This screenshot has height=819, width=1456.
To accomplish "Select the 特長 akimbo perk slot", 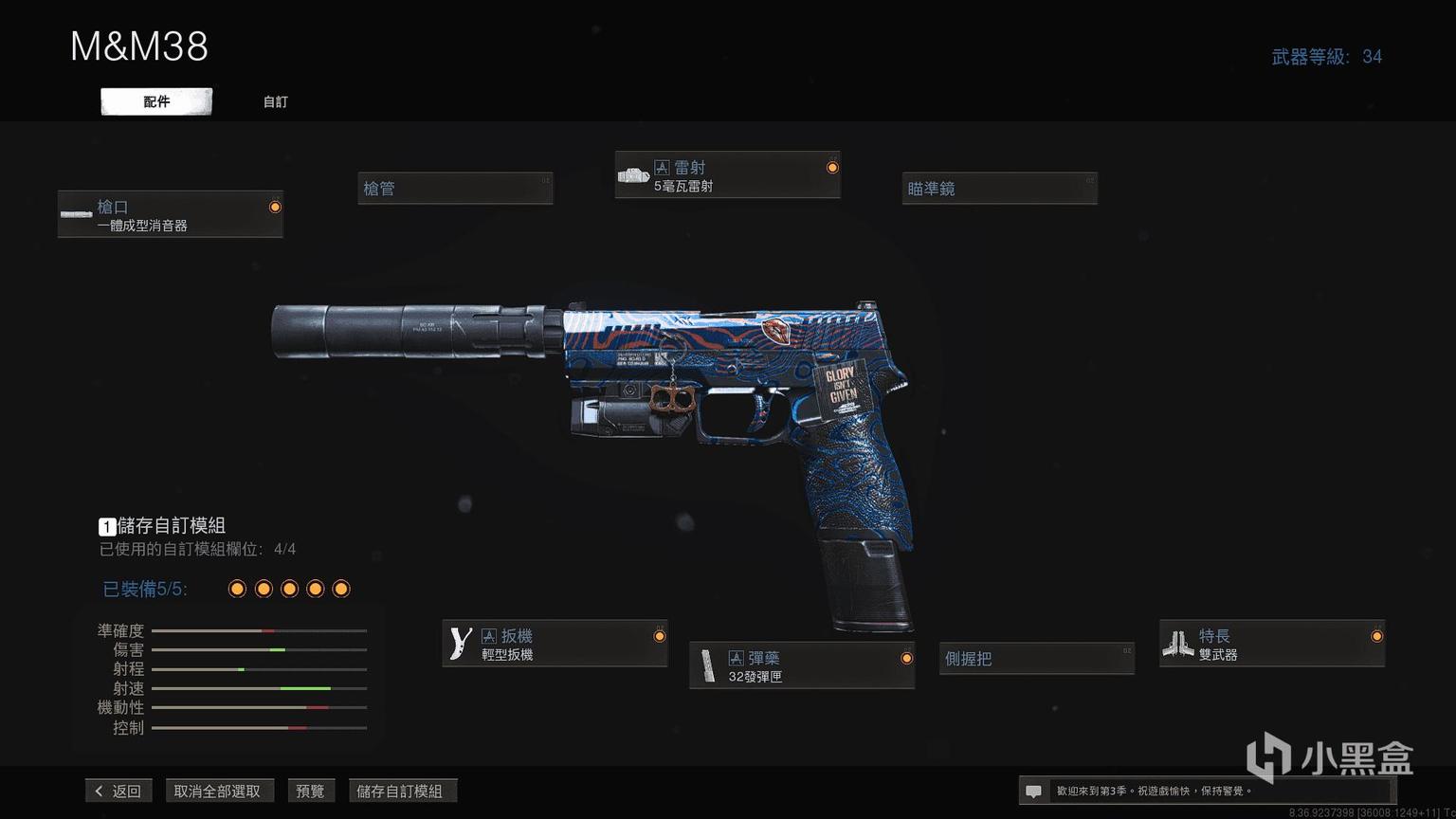I will pyautogui.click(x=1271, y=644).
